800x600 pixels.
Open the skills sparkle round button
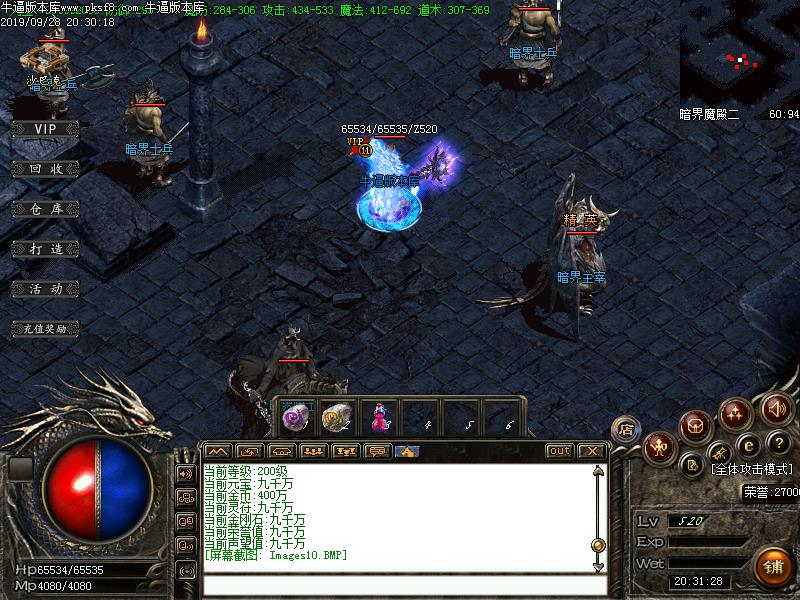pyautogui.click(x=737, y=412)
